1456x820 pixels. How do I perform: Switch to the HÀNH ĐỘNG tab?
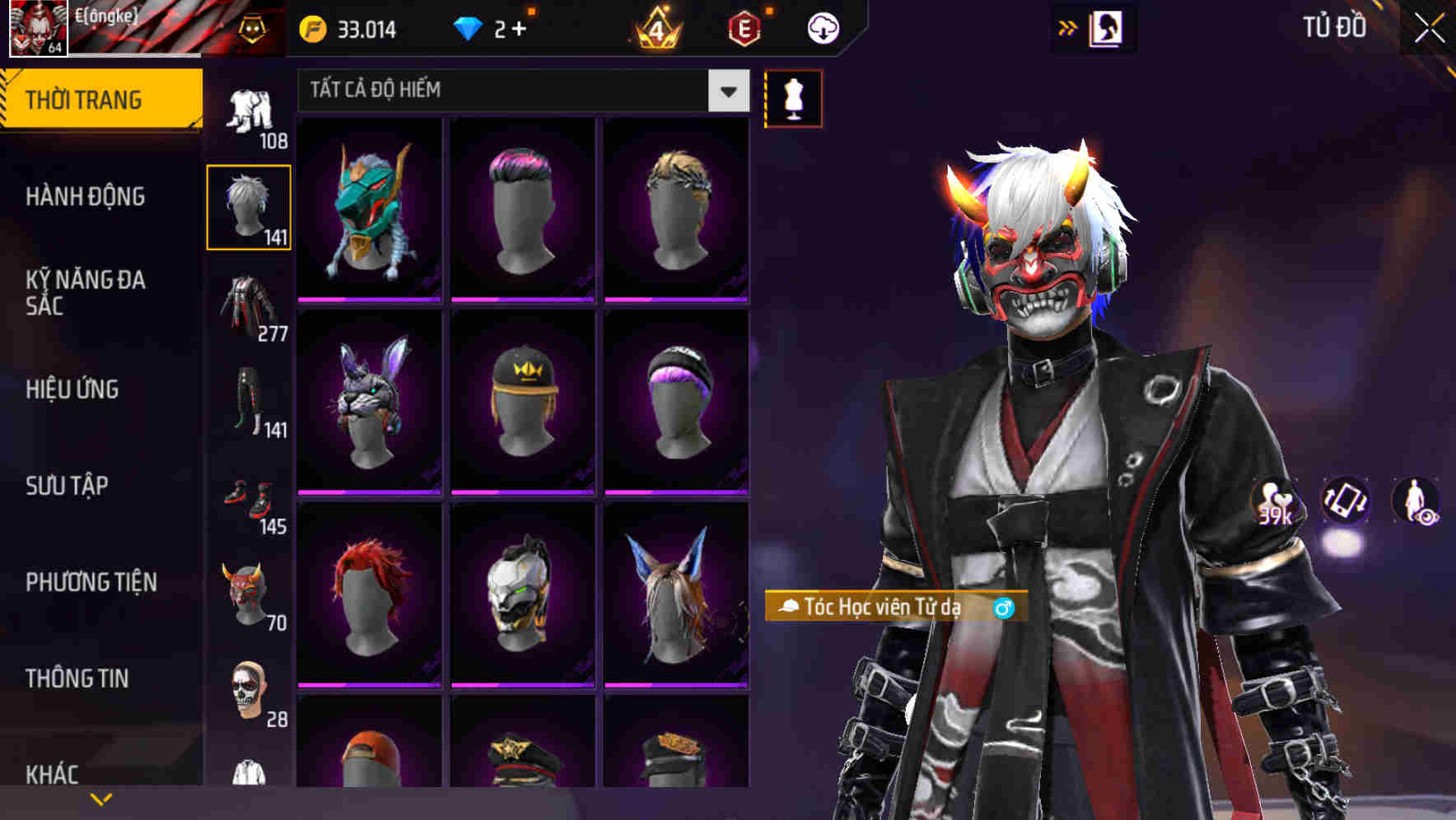coord(85,197)
